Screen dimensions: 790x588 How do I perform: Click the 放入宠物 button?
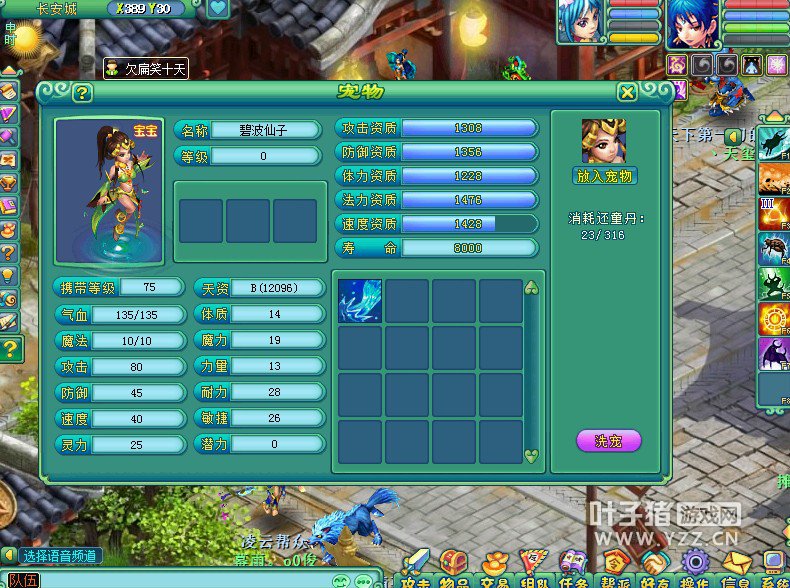tap(604, 176)
